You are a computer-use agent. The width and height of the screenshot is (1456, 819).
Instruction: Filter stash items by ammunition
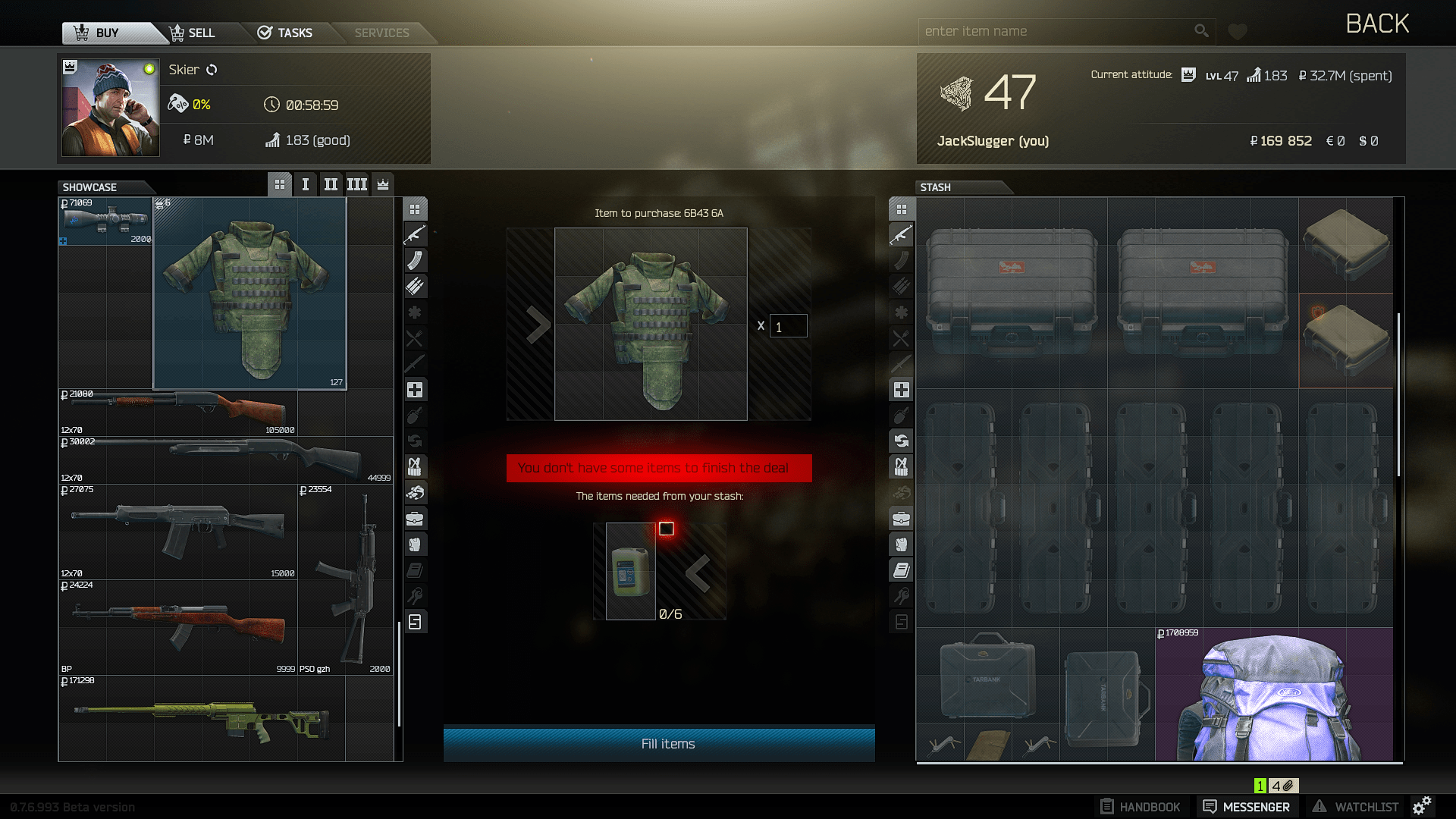[x=901, y=286]
